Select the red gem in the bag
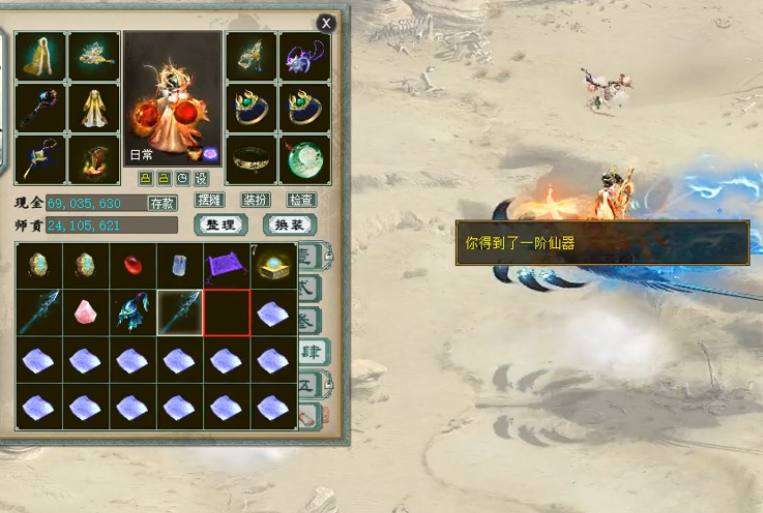Screen dimensions: 763x513 tap(132, 265)
